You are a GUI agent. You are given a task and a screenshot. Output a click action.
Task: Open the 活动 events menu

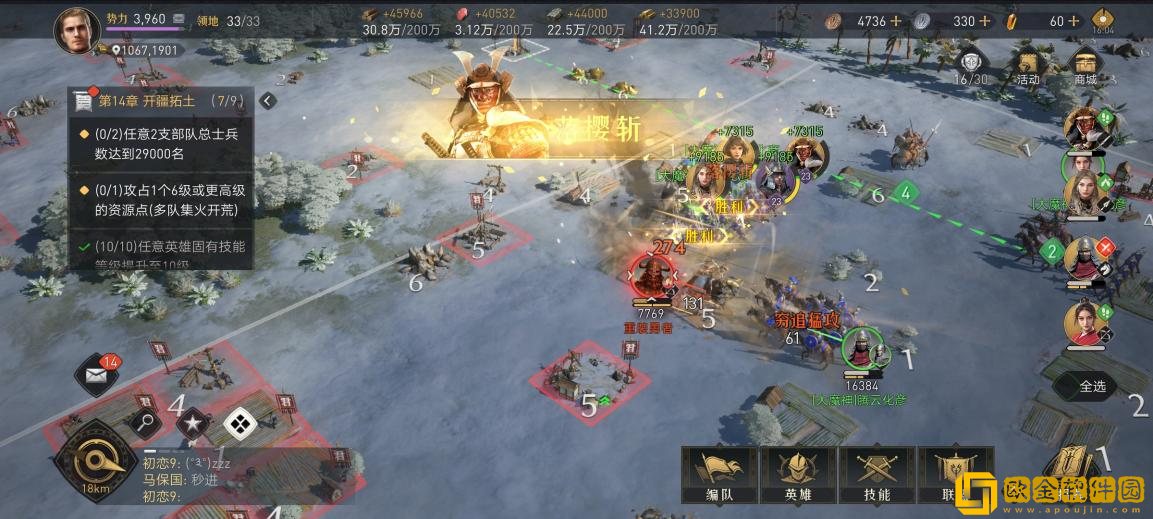point(1027,67)
